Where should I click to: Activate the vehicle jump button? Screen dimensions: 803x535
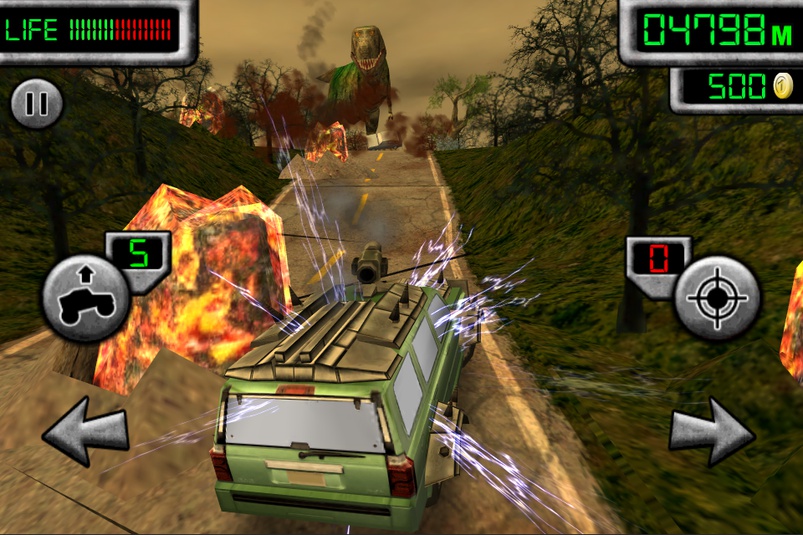tap(85, 296)
